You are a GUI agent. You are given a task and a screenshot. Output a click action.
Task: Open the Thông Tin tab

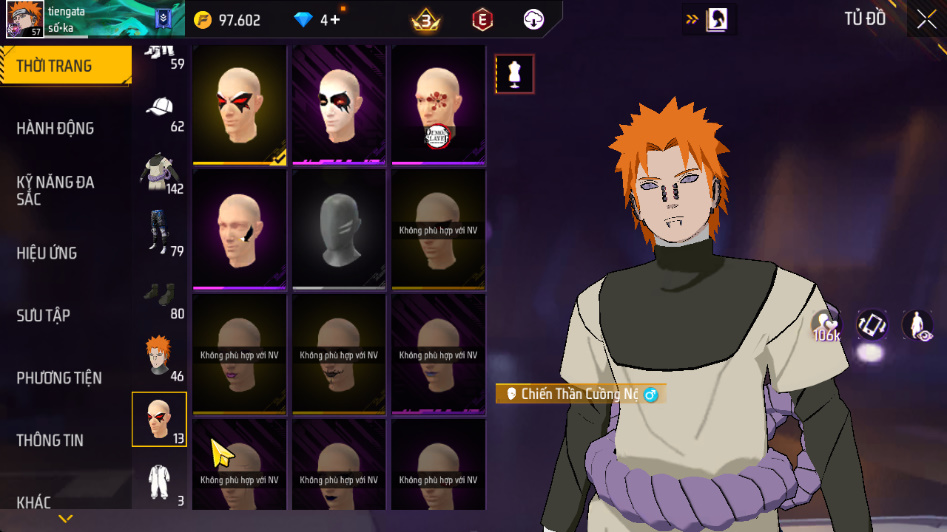tap(50, 440)
